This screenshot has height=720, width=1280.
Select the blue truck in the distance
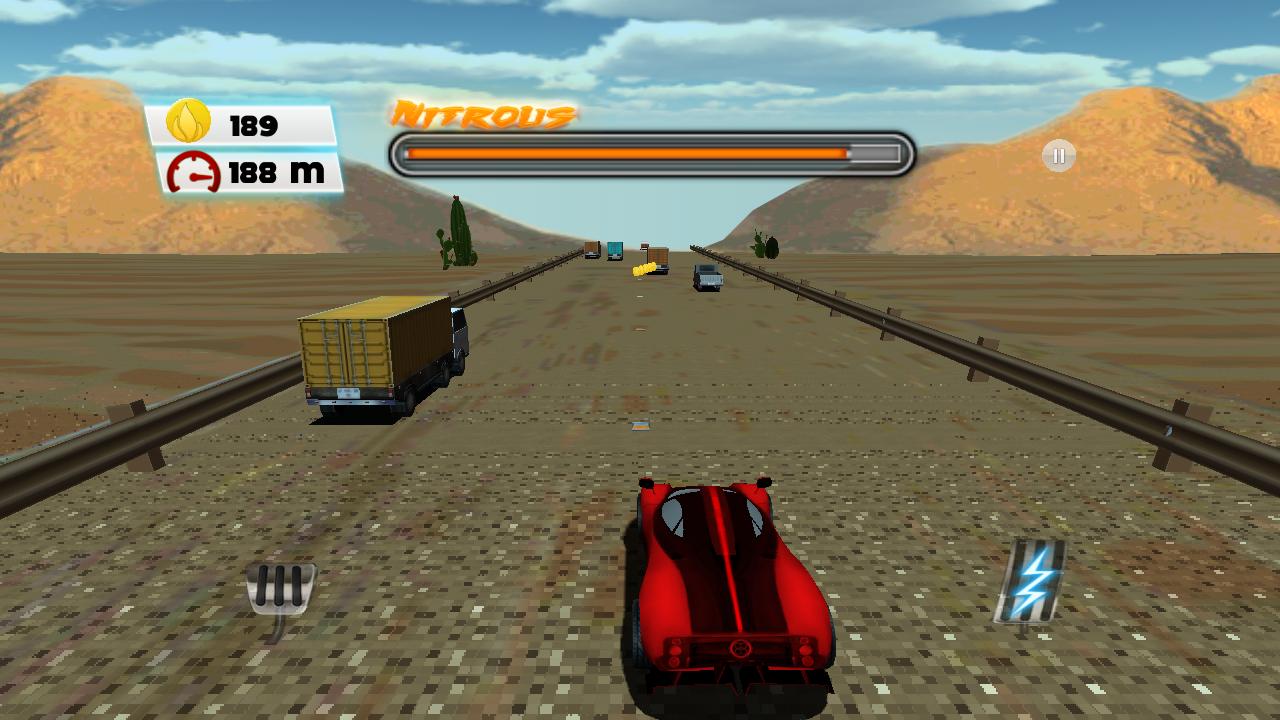point(614,250)
